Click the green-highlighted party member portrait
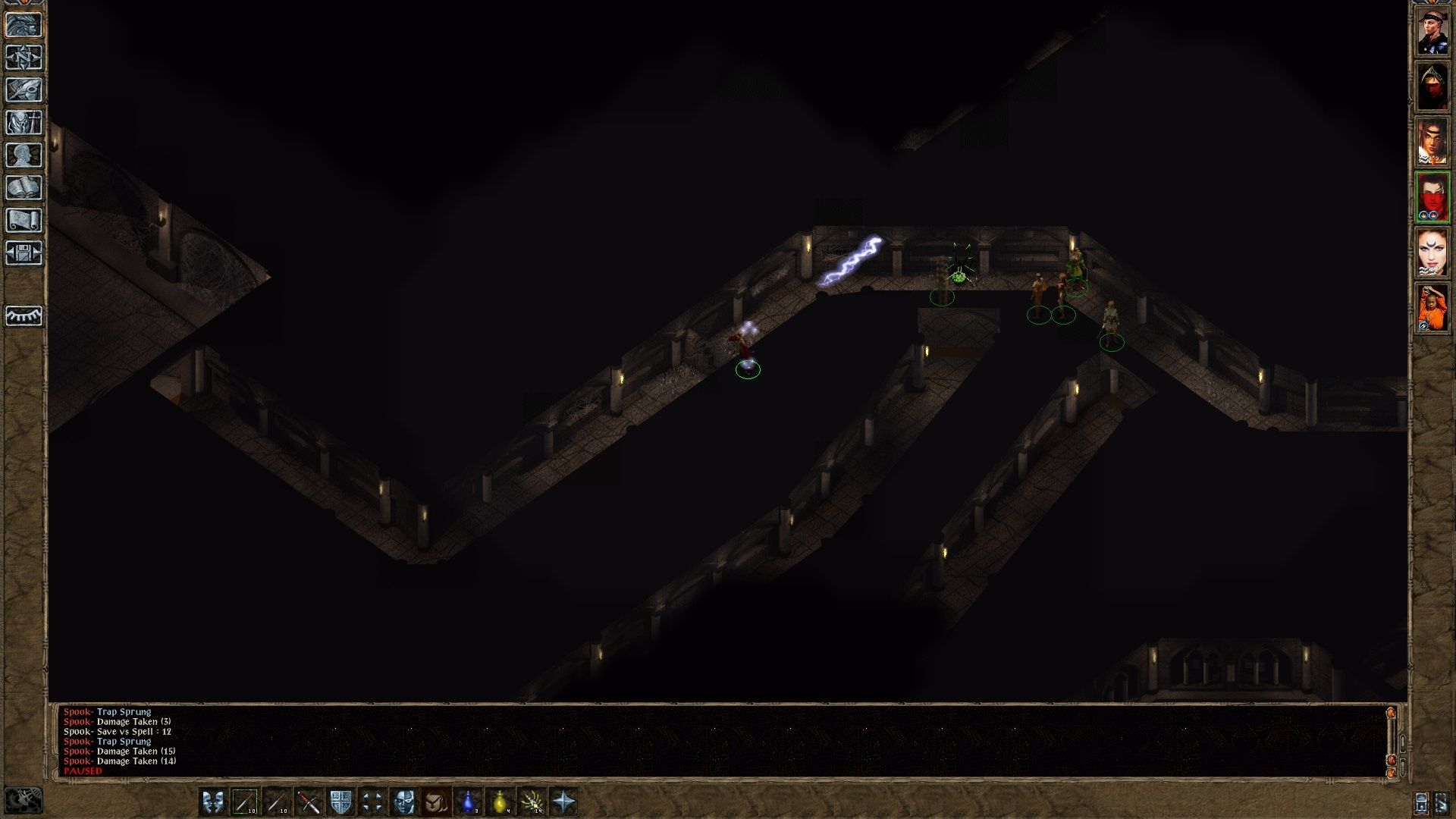Viewport: 1456px width, 819px height. click(1432, 196)
